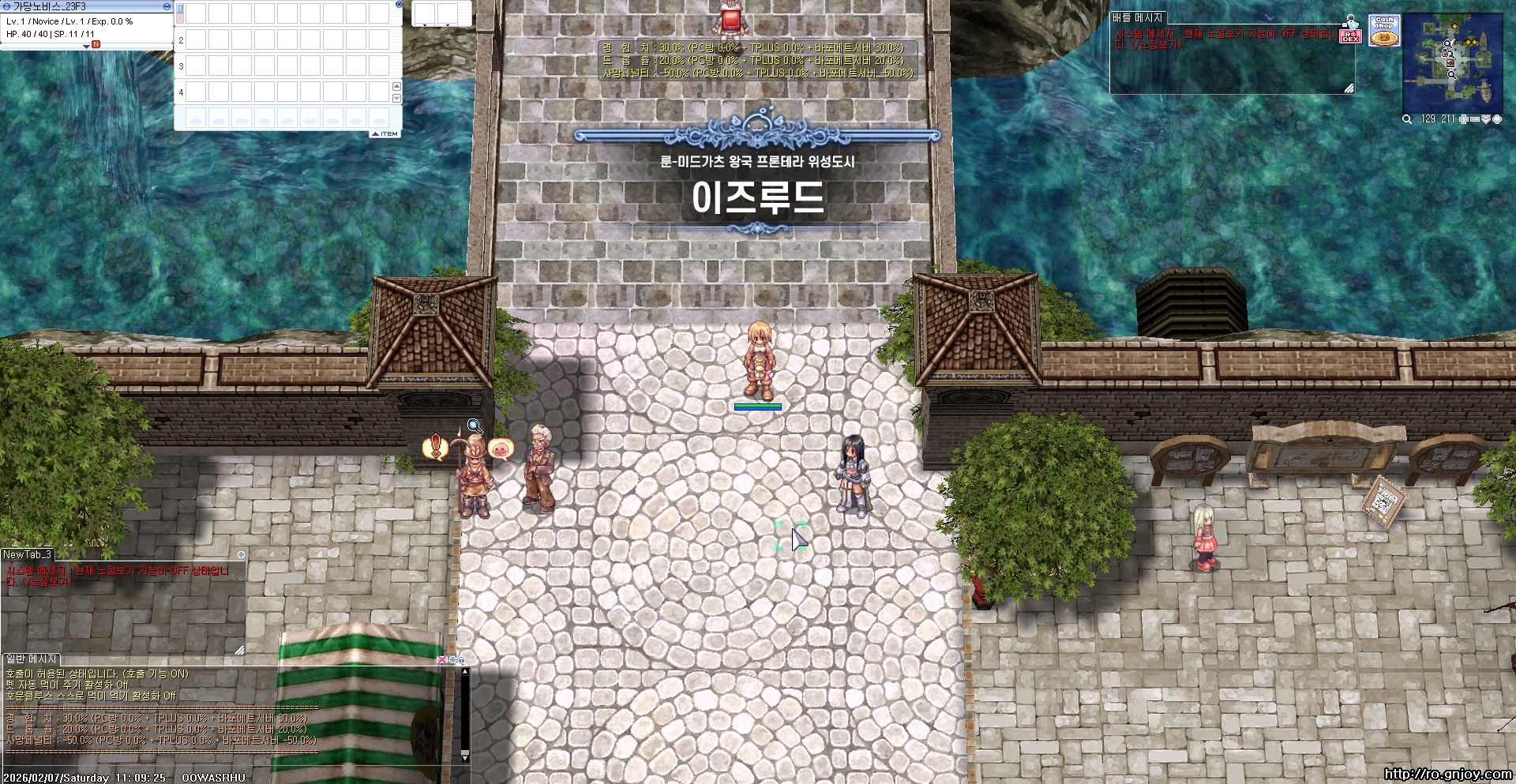Collapse the character info window
The height and width of the screenshot is (784, 1516).
(x=166, y=7)
